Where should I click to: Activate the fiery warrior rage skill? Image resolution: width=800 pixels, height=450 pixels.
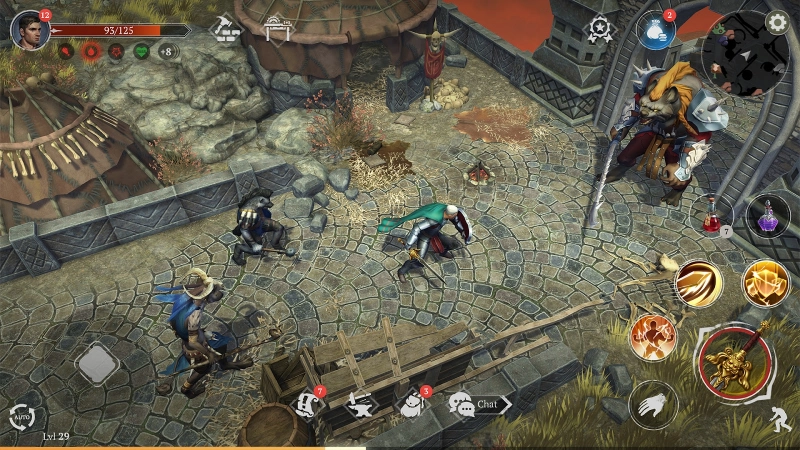652,337
